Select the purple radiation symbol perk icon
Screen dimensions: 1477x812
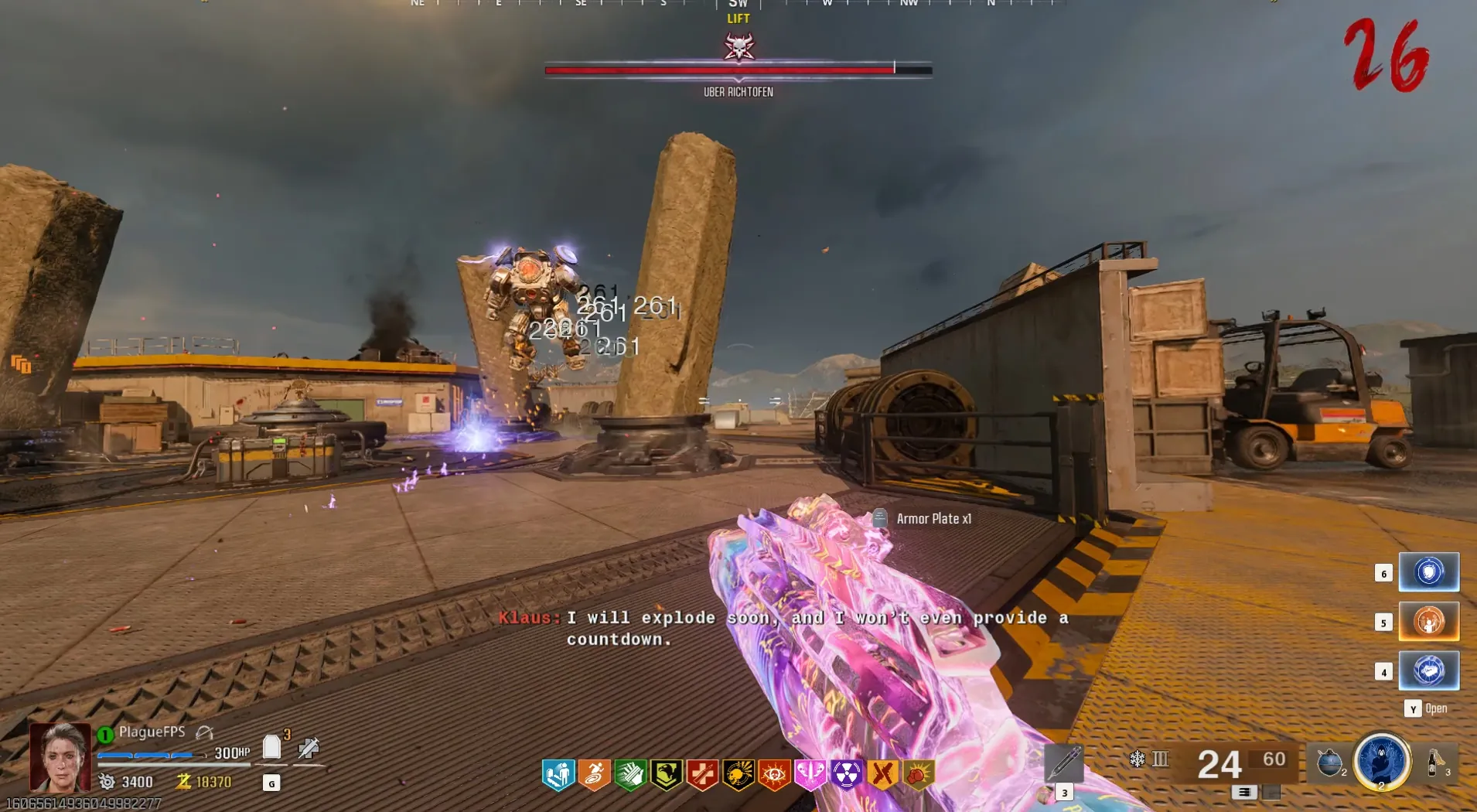click(847, 774)
